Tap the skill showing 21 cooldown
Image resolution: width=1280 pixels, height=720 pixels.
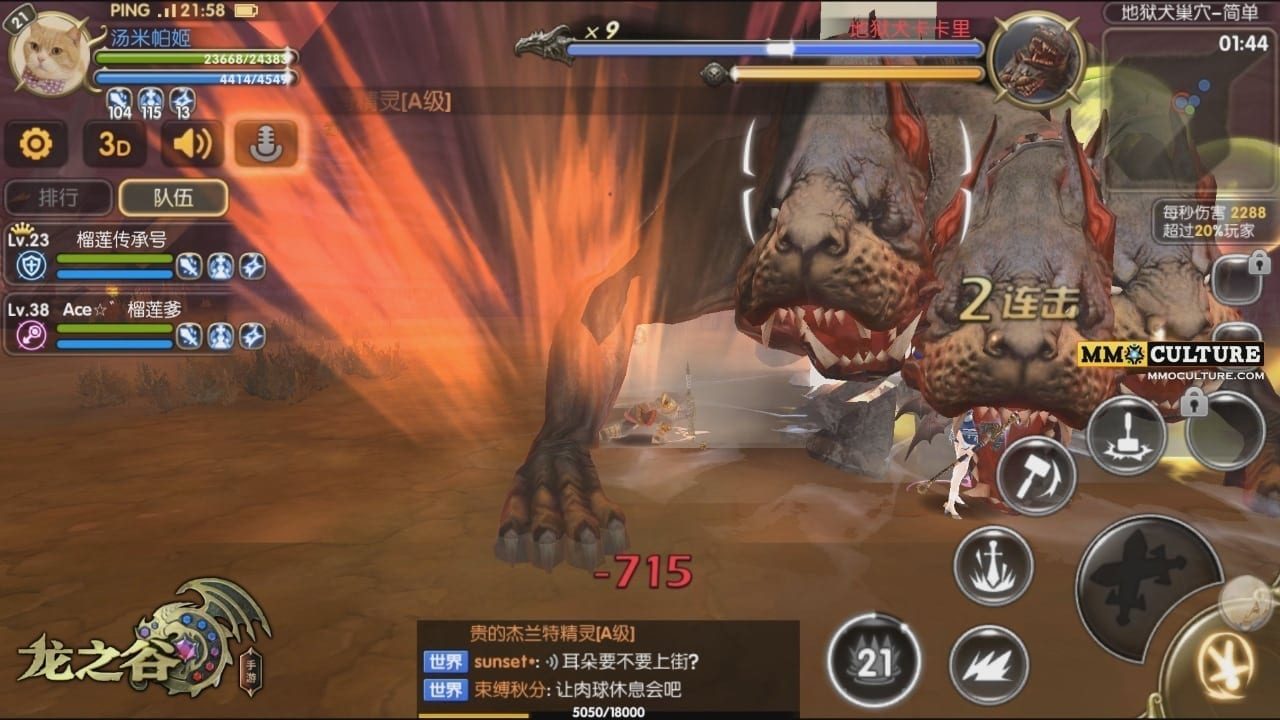pyautogui.click(x=875, y=661)
